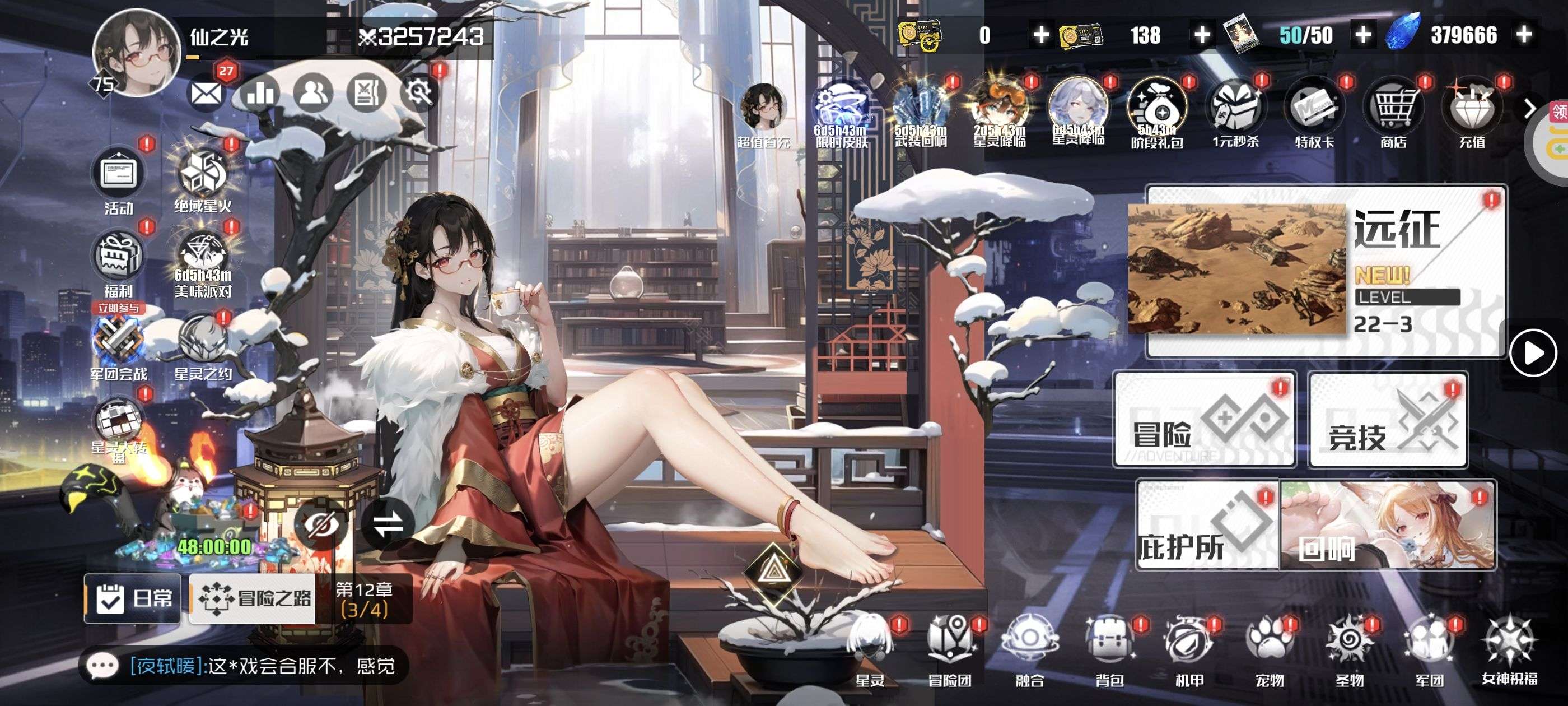
Task: Open the 回响 echo banner
Action: pos(1388,525)
